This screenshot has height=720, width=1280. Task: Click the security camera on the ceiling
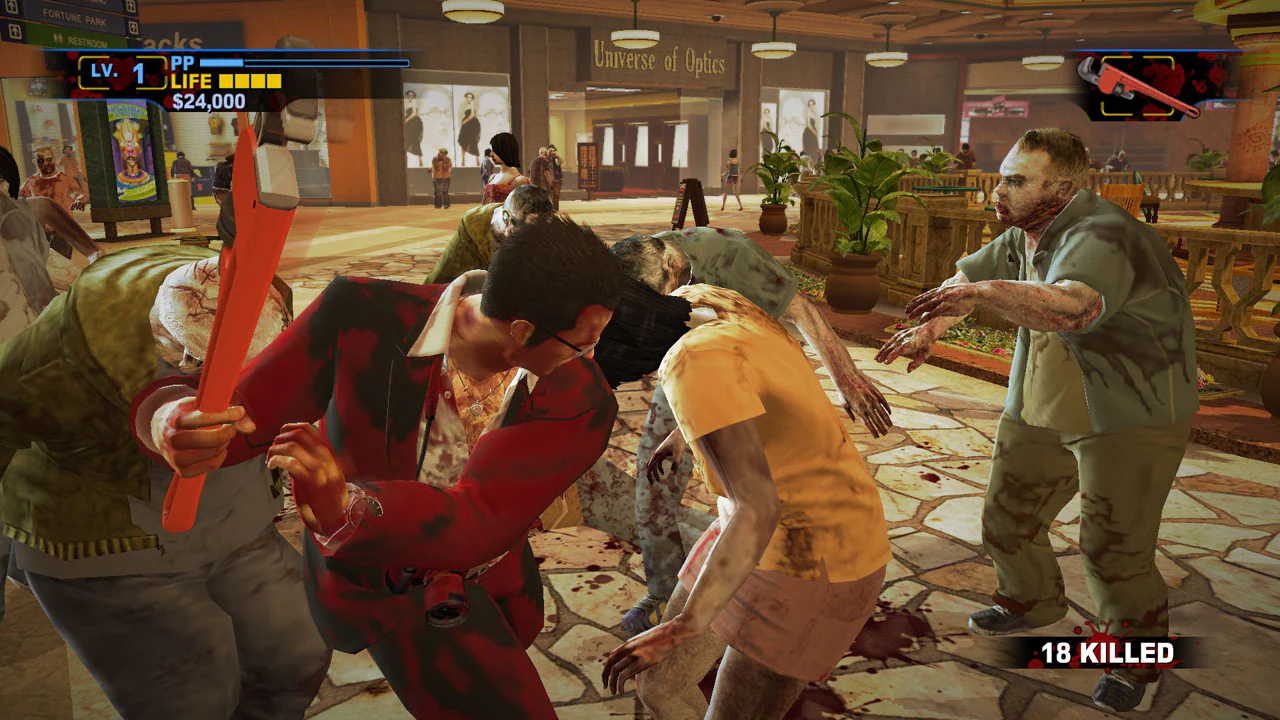click(716, 17)
